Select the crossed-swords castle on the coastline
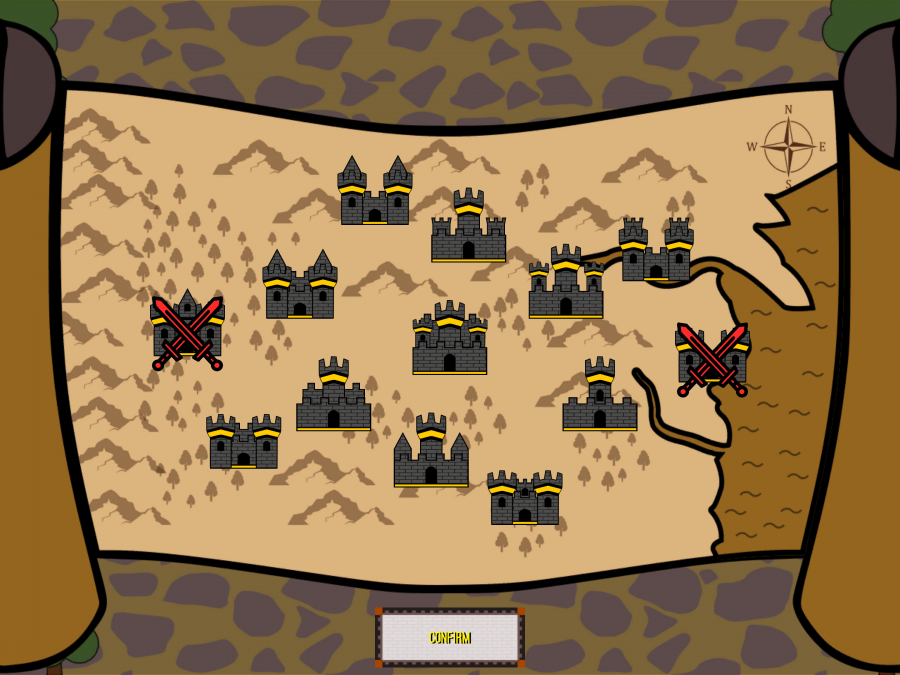Screen dimensions: 900x675 [x=712, y=358]
